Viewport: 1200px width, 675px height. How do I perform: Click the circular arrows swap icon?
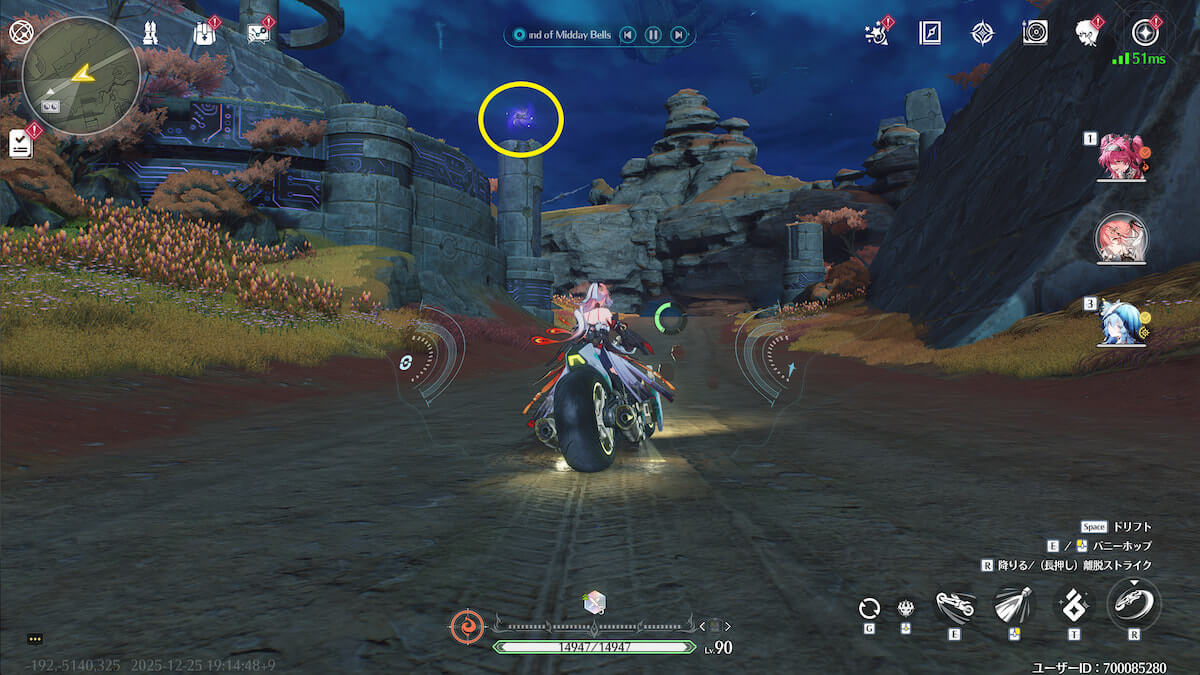coord(869,607)
